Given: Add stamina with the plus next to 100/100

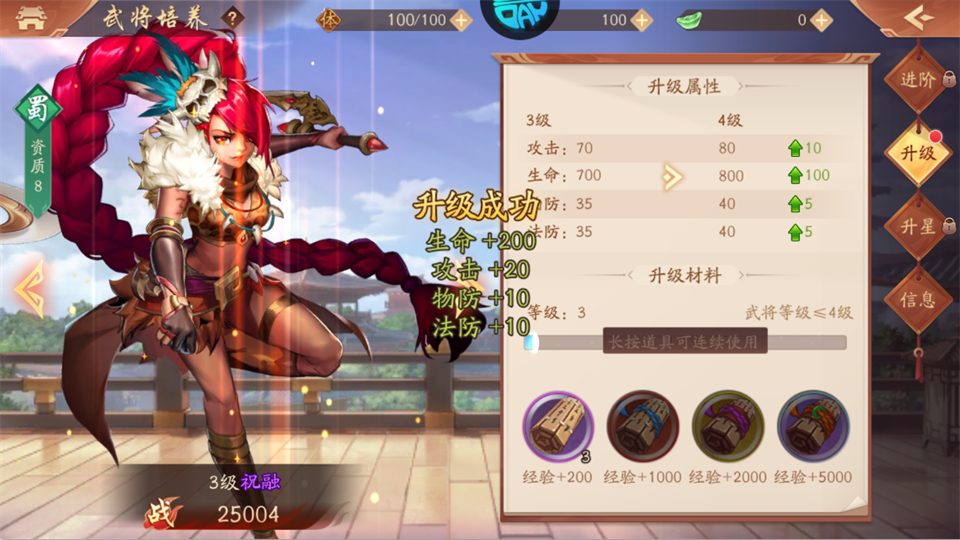Looking at the screenshot, I should 461,19.
